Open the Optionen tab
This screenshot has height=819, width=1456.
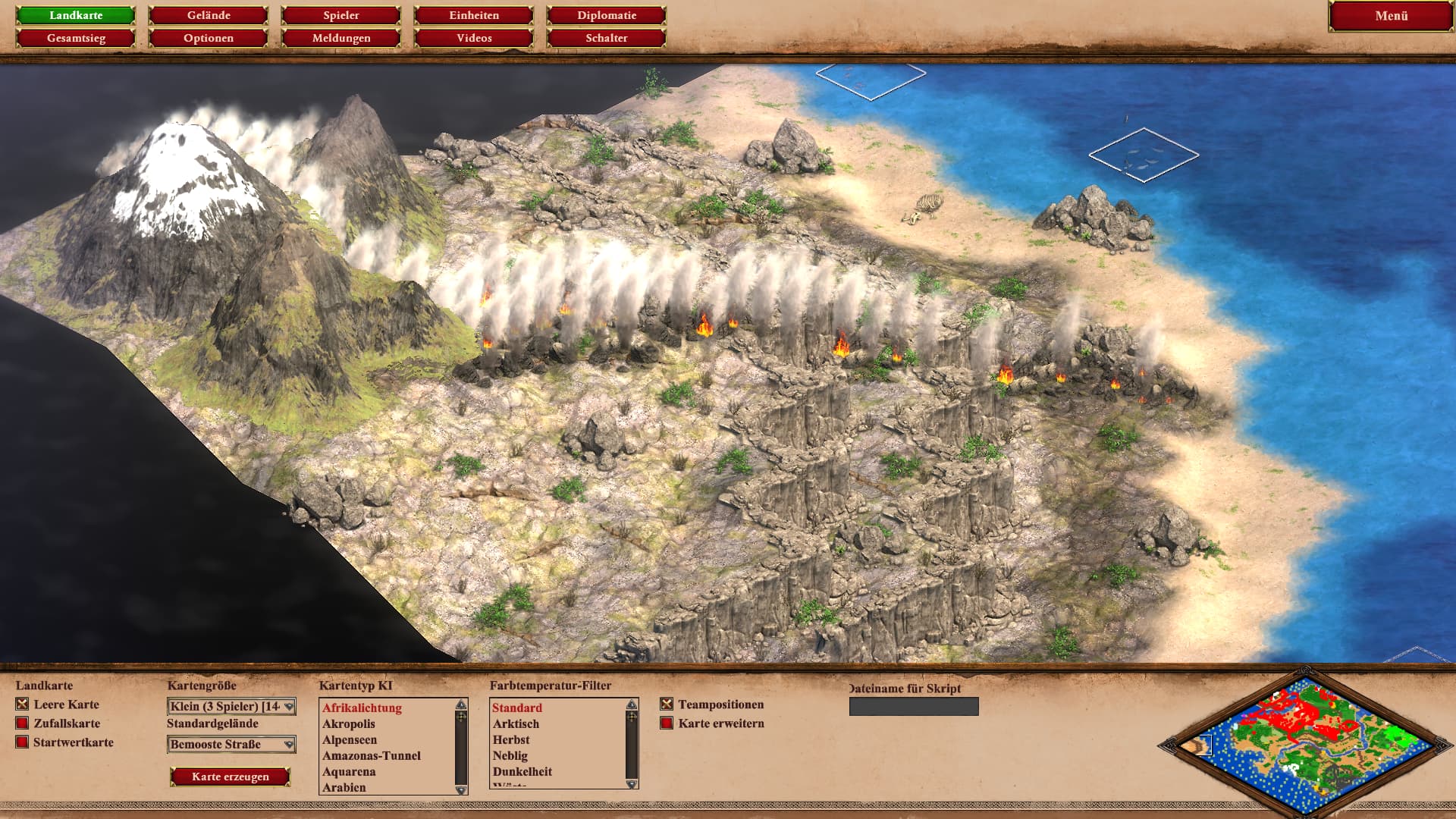tap(209, 38)
